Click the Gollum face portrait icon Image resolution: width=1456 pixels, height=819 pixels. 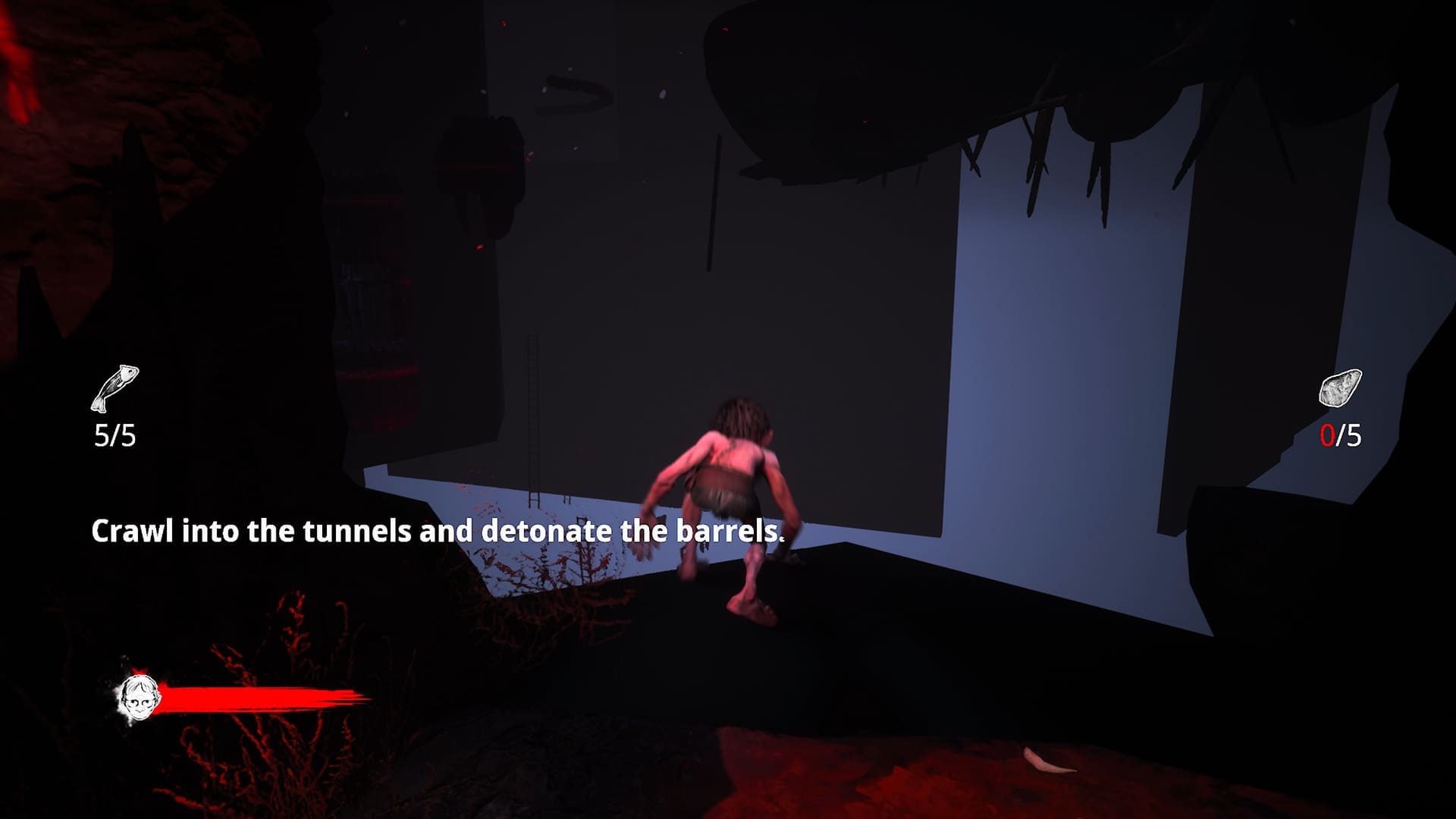coord(139,698)
